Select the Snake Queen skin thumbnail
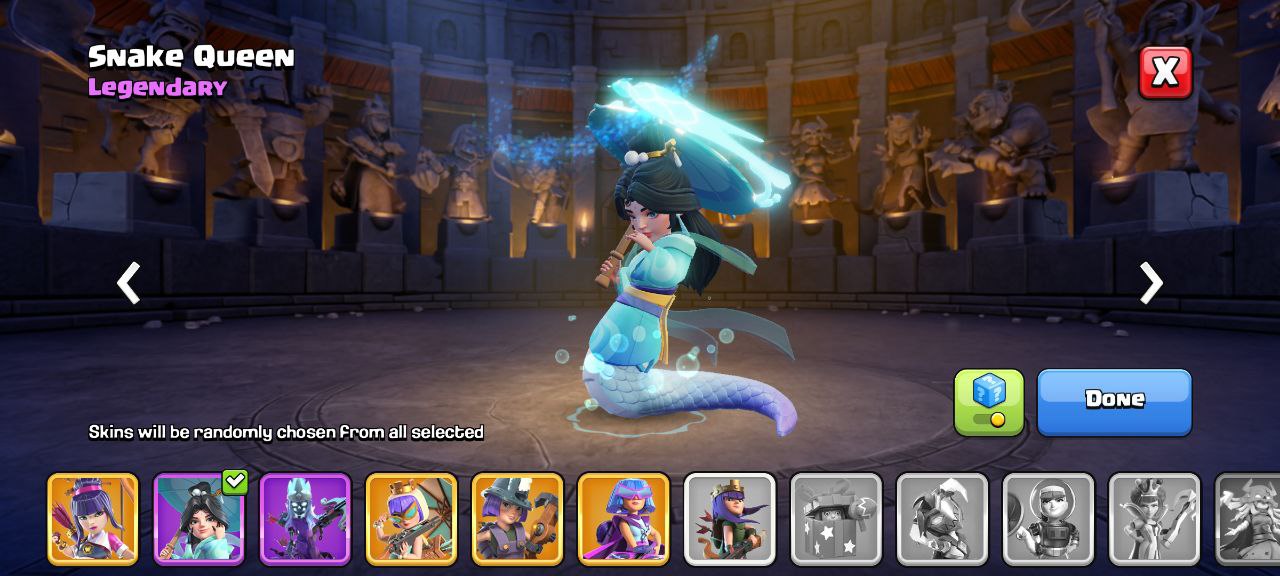 [x=199, y=518]
